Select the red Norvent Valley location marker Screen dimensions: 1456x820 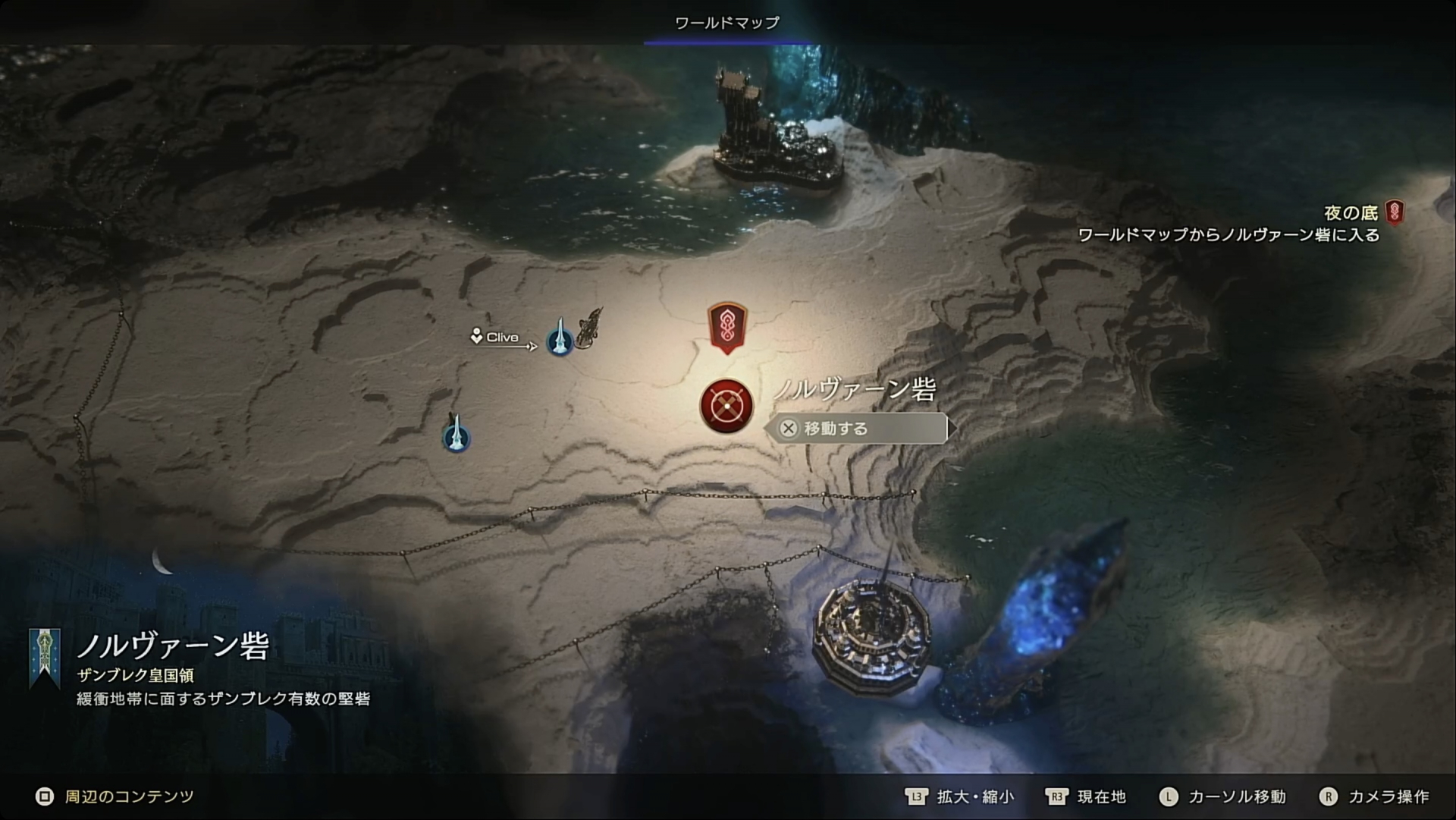click(726, 406)
